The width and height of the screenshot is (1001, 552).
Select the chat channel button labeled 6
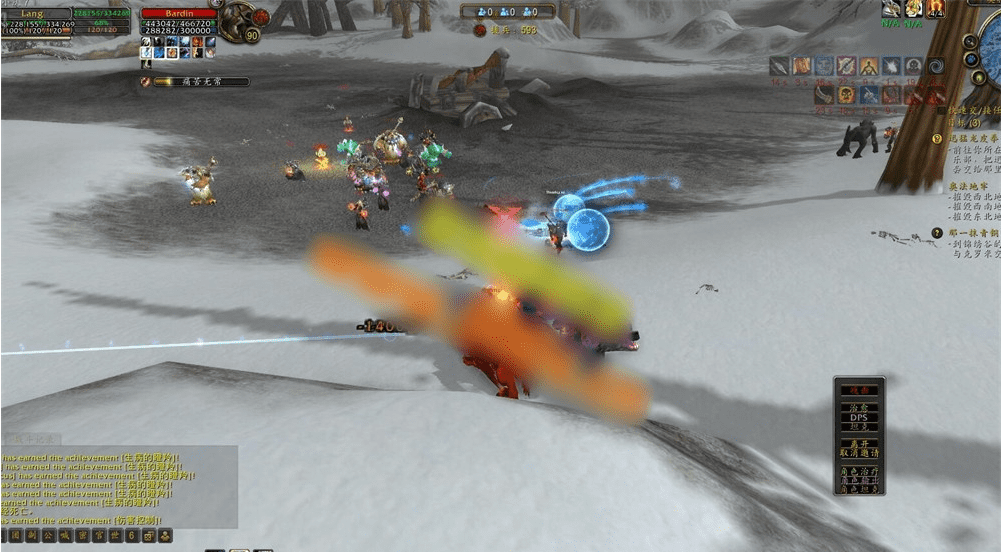point(131,536)
